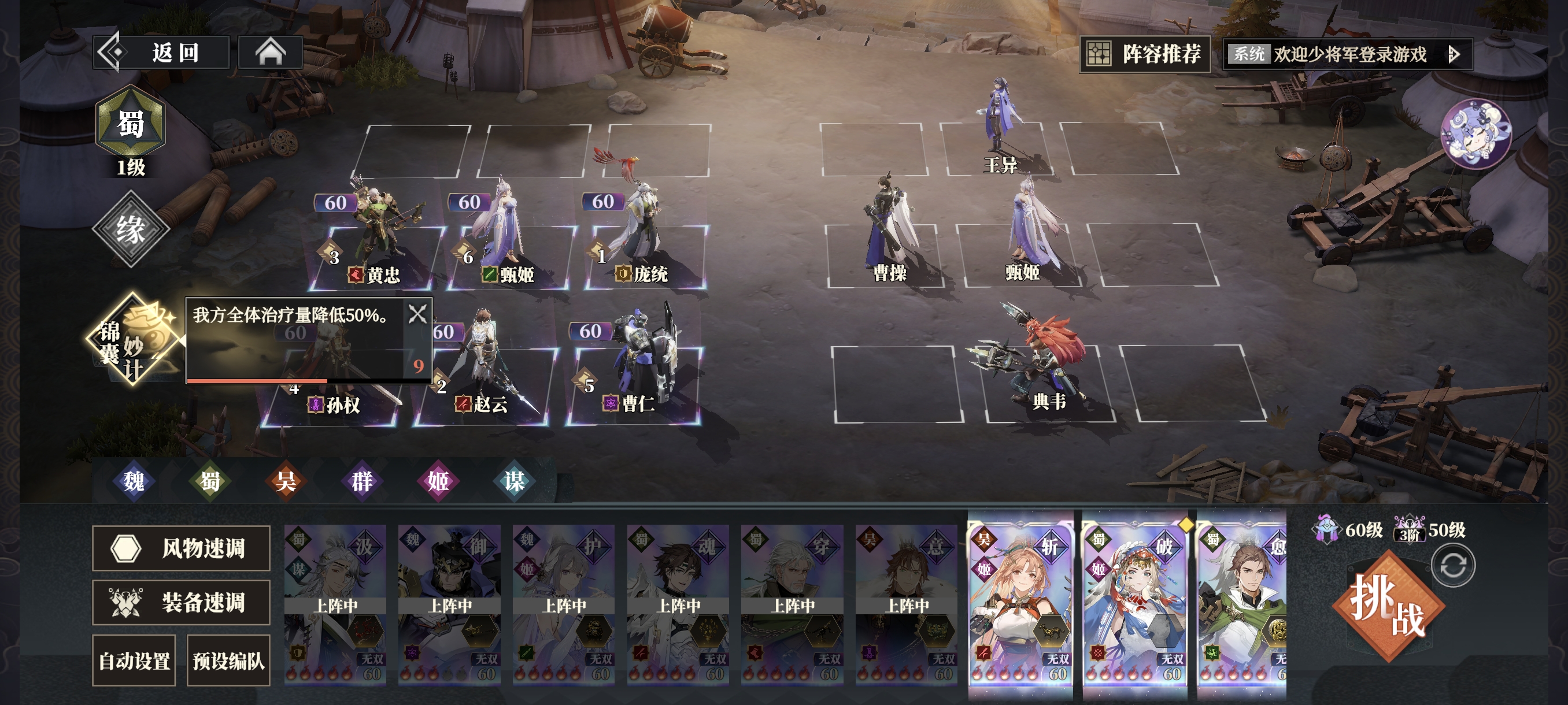This screenshot has width=1568, height=705.
Task: Start battle with the 挑战 button
Action: [1387, 606]
